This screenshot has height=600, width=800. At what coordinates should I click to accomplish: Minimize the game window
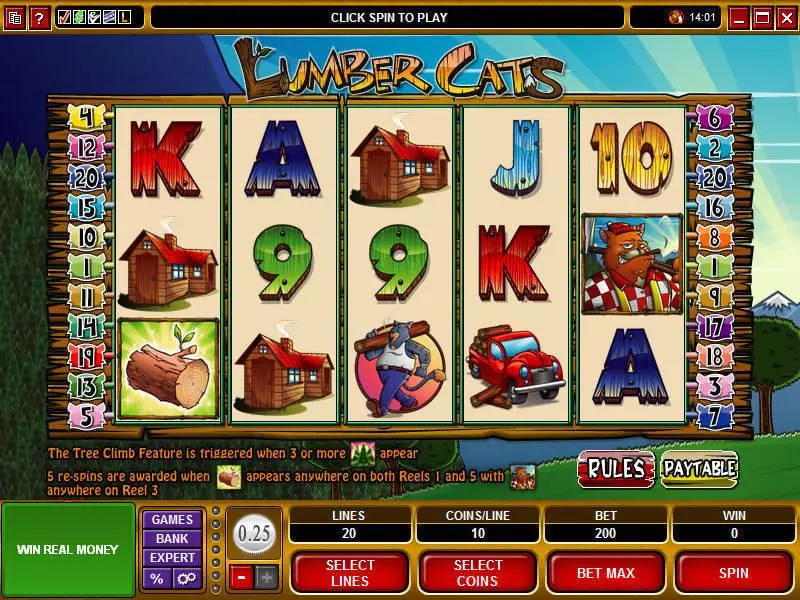pos(740,17)
